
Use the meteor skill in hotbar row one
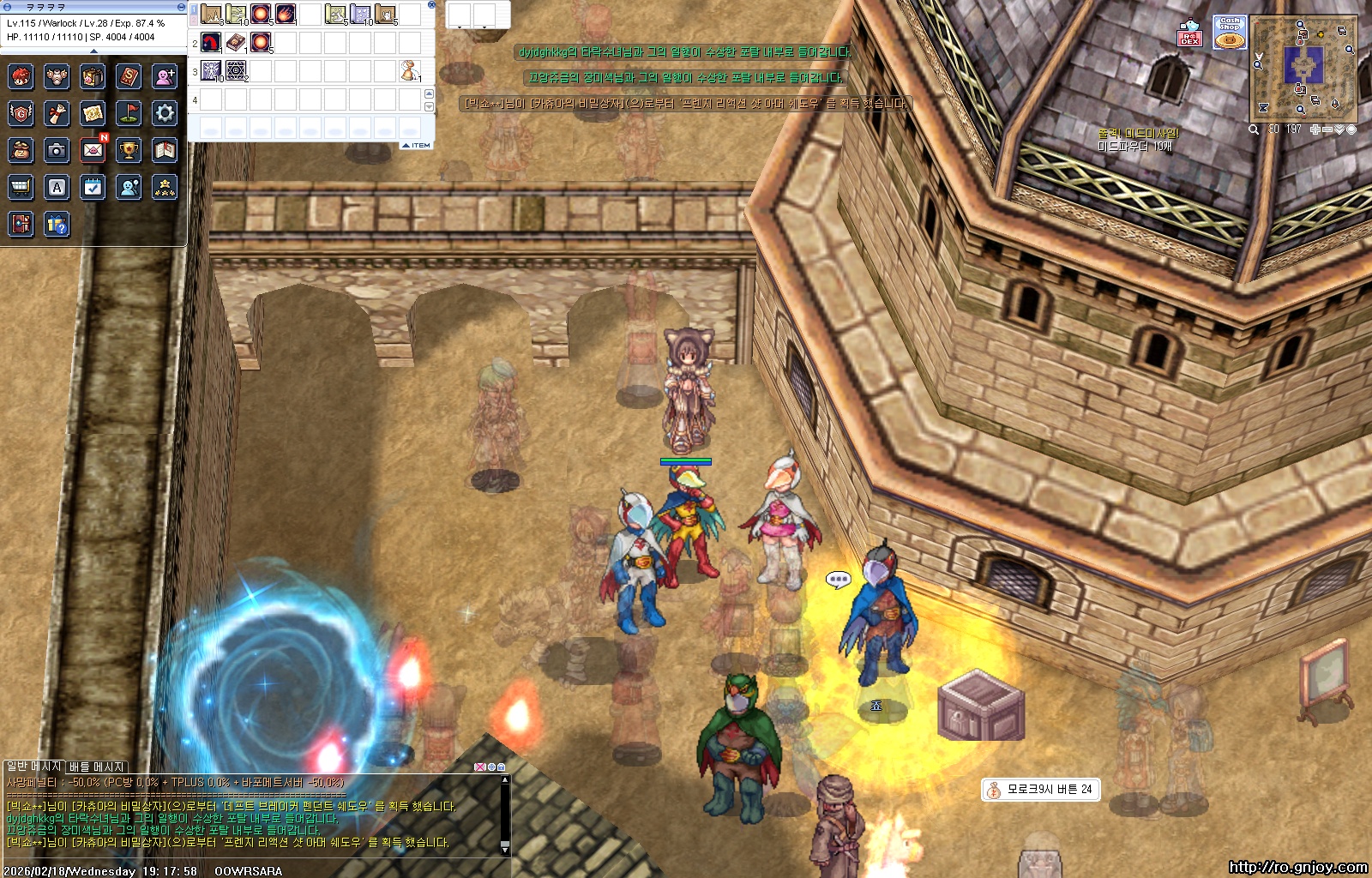[286, 15]
